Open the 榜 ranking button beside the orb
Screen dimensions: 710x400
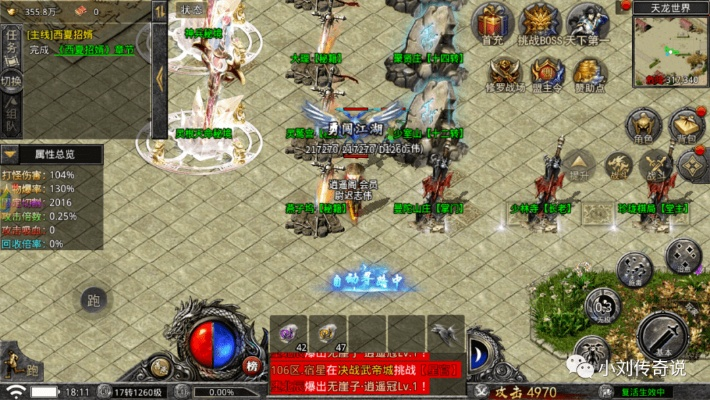click(x=252, y=367)
